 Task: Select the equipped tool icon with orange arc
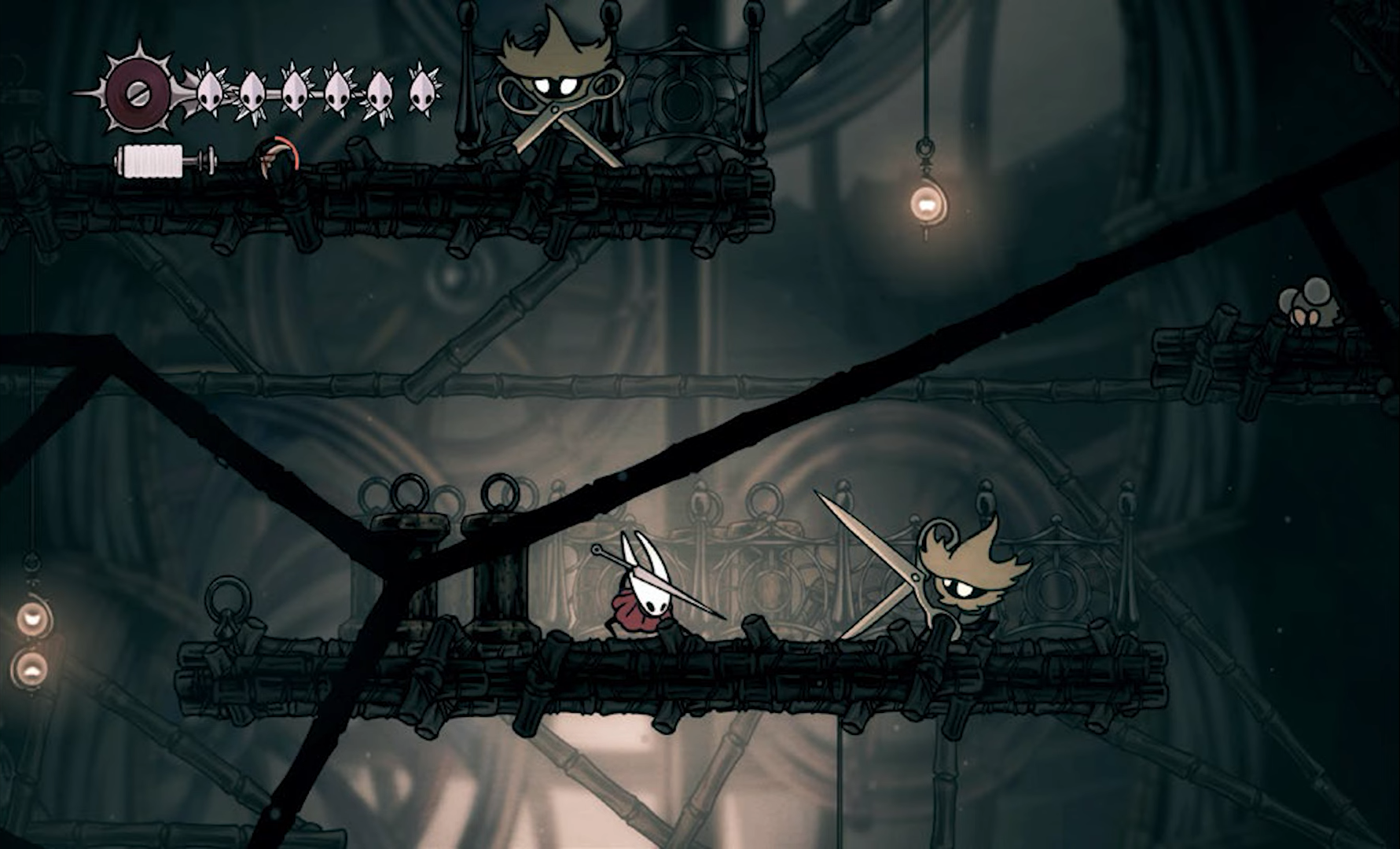point(277,156)
